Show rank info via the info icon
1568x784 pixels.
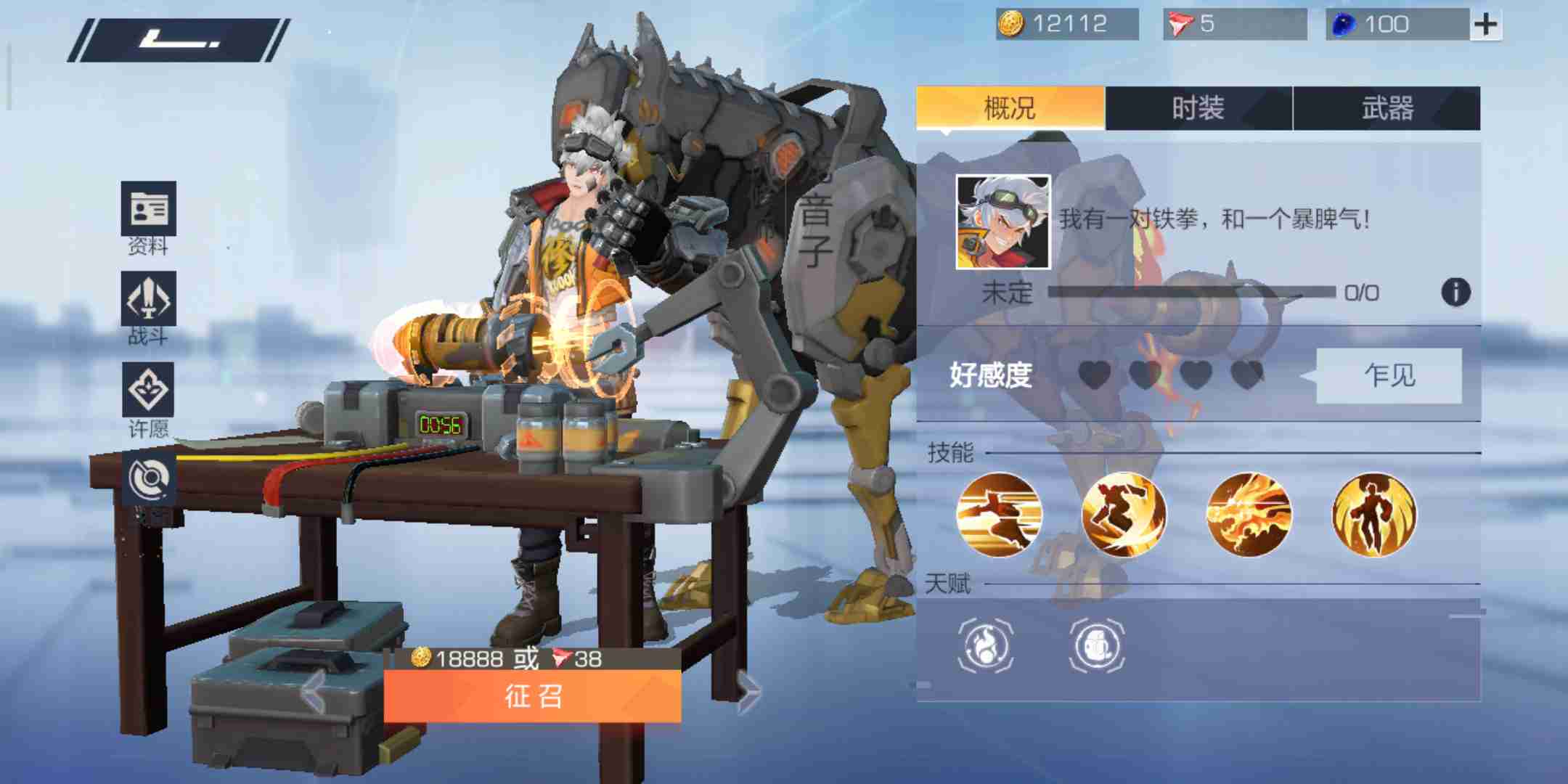click(x=1455, y=293)
